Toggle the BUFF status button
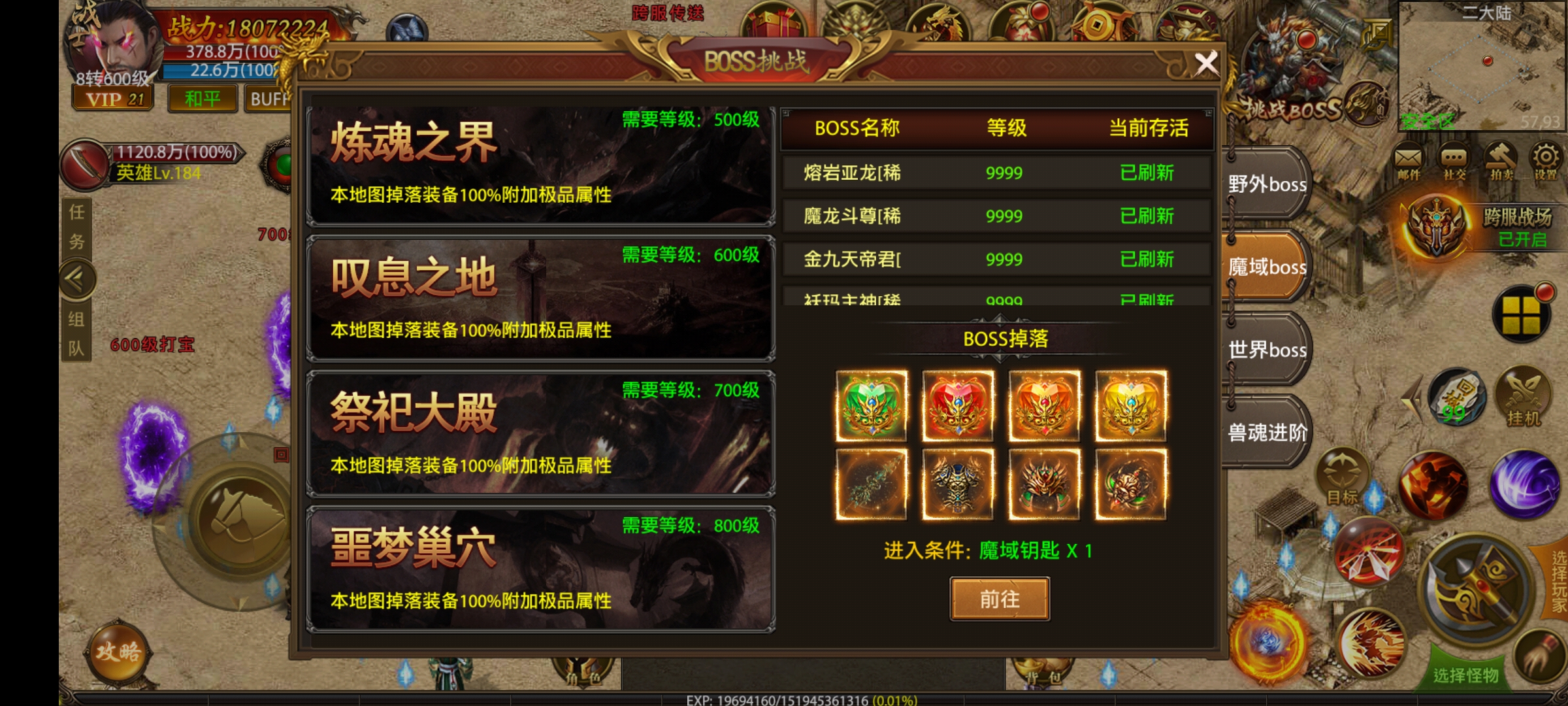Screen dimensions: 1568x706 (x=268, y=99)
